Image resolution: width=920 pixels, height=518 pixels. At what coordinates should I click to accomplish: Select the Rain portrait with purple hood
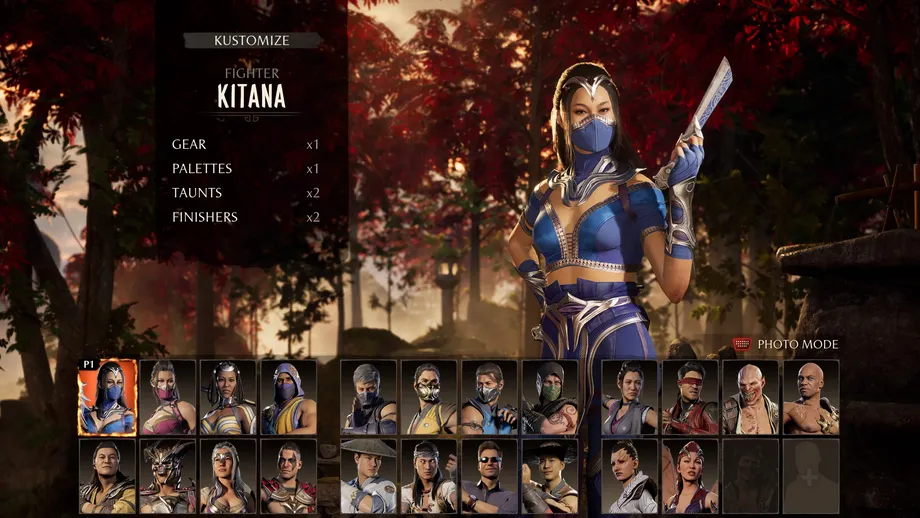tap(288, 397)
